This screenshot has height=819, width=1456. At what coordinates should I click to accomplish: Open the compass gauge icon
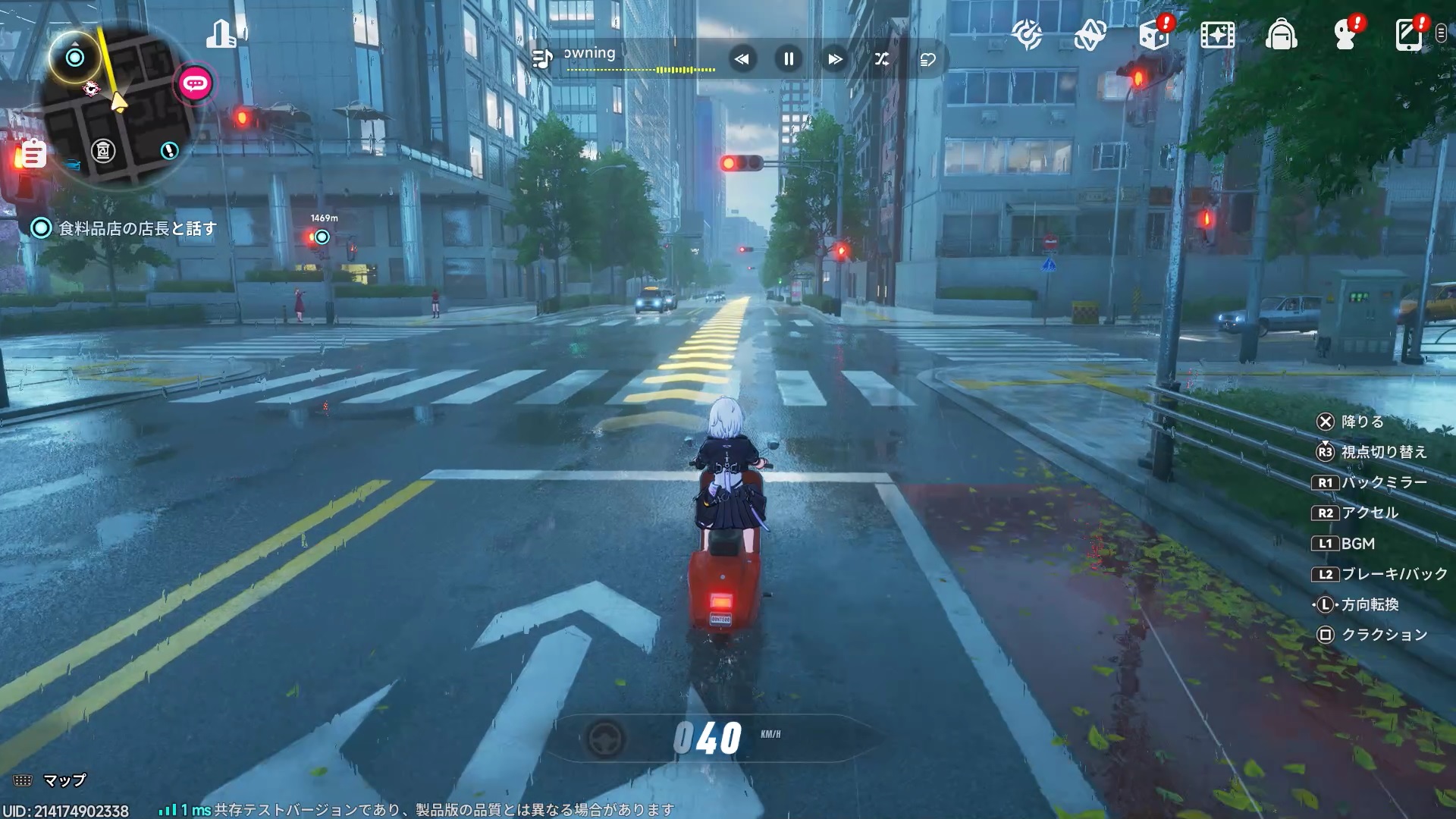[x=1027, y=35]
